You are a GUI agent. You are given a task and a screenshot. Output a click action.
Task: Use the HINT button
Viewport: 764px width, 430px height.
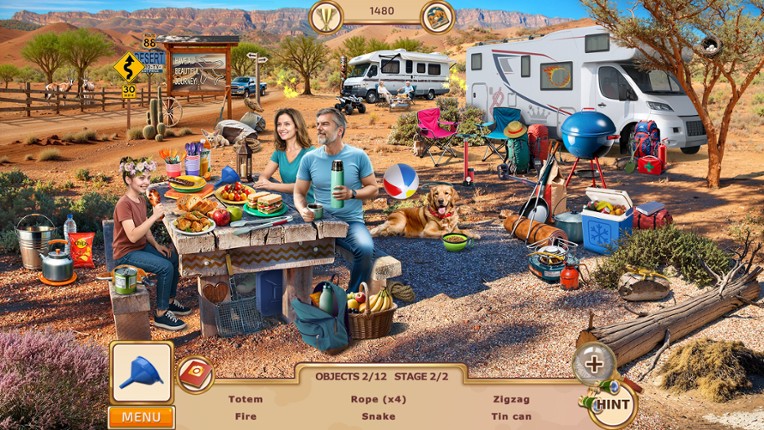click(x=611, y=405)
